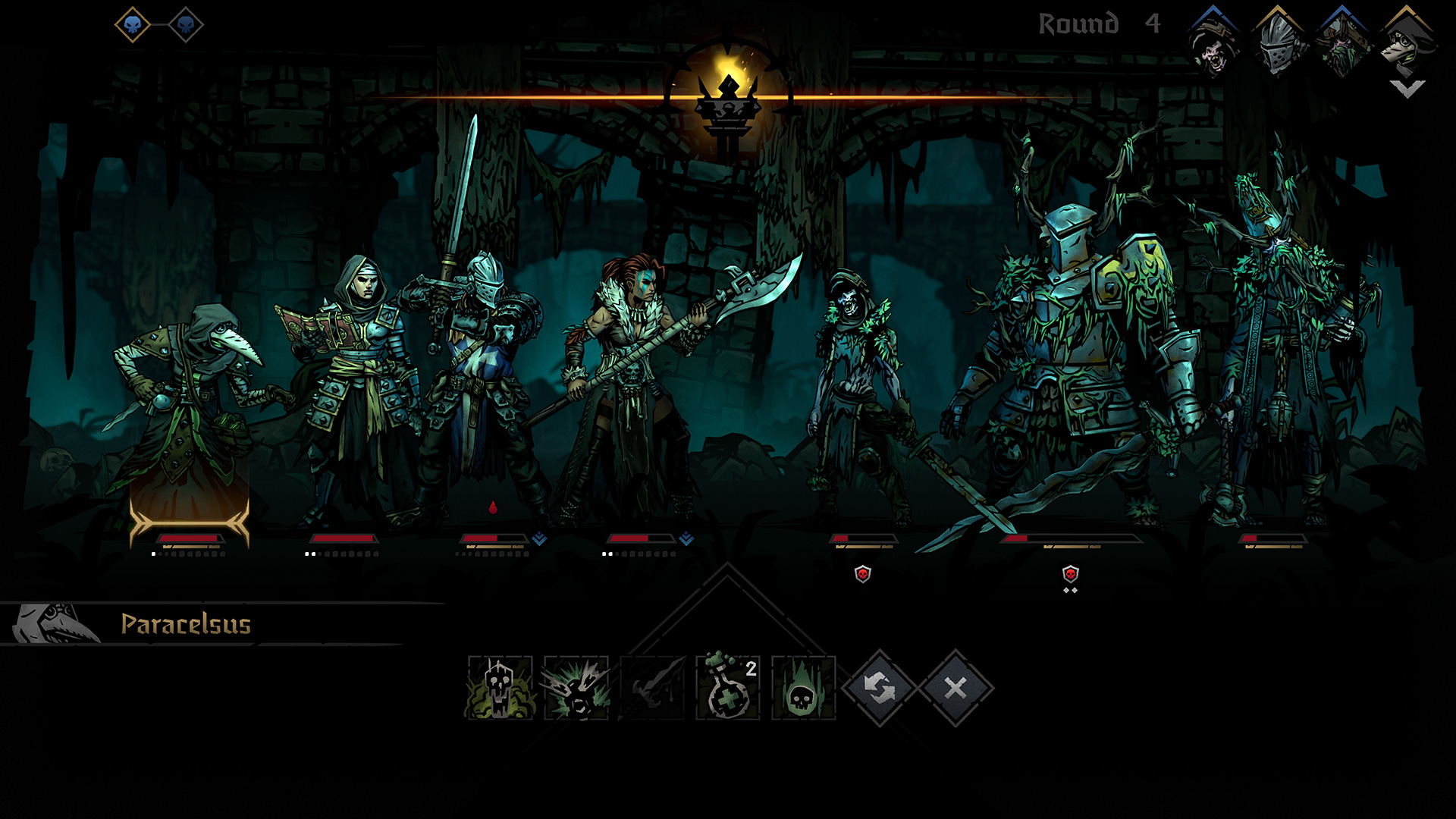Open the Paracelsus character nameplate
This screenshot has width=1456, height=819.
point(186,624)
